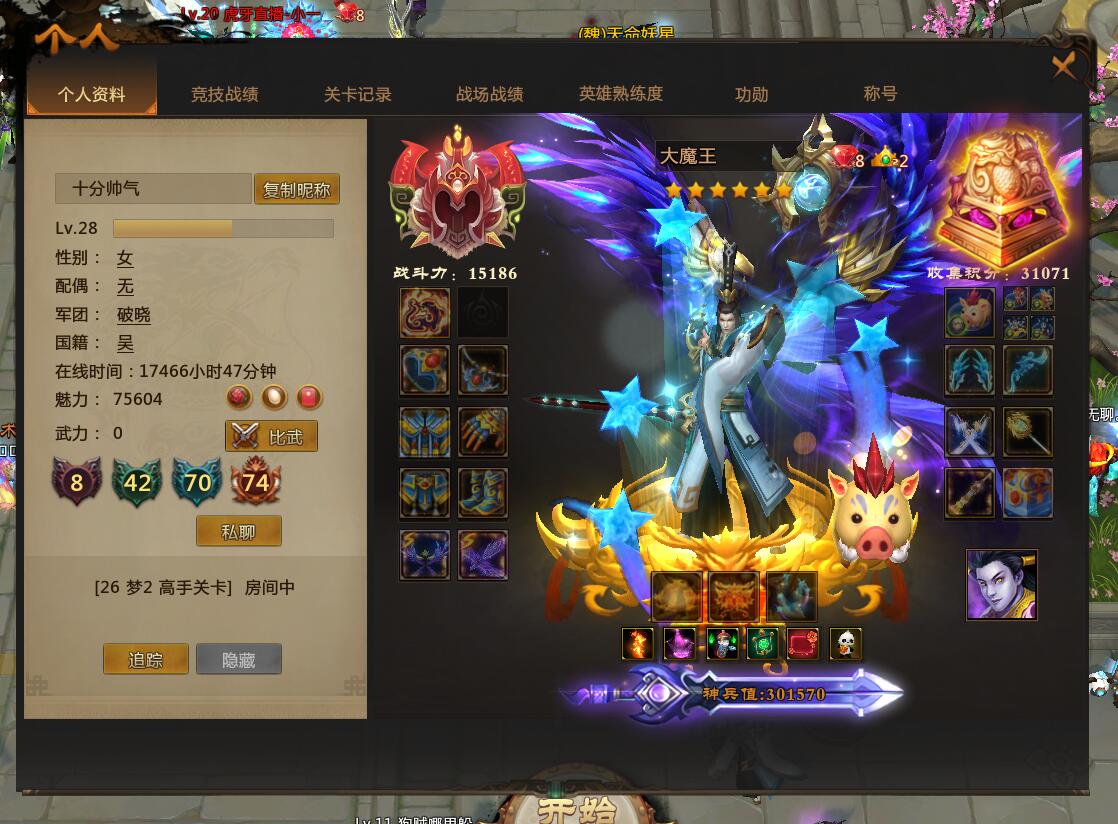
Task: Open the 称号 tab
Action: 880,94
